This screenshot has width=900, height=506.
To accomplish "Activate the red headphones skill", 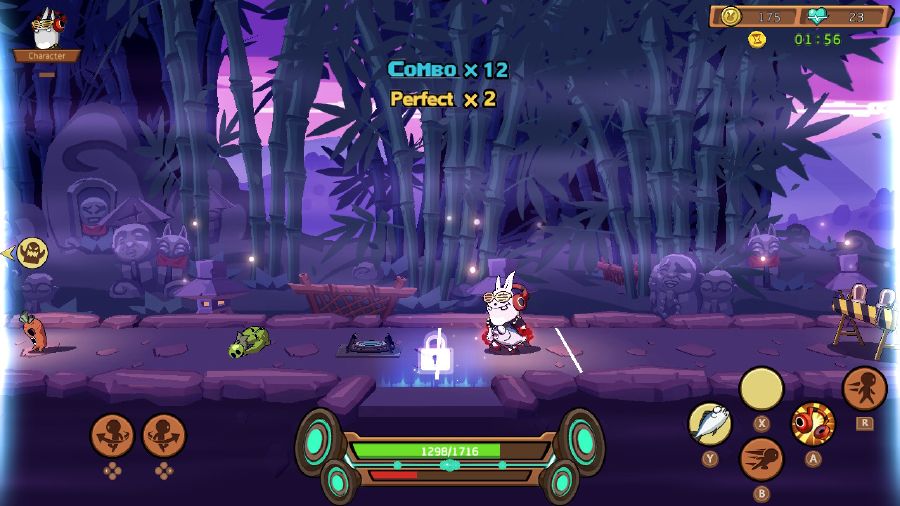I will pyautogui.click(x=813, y=424).
